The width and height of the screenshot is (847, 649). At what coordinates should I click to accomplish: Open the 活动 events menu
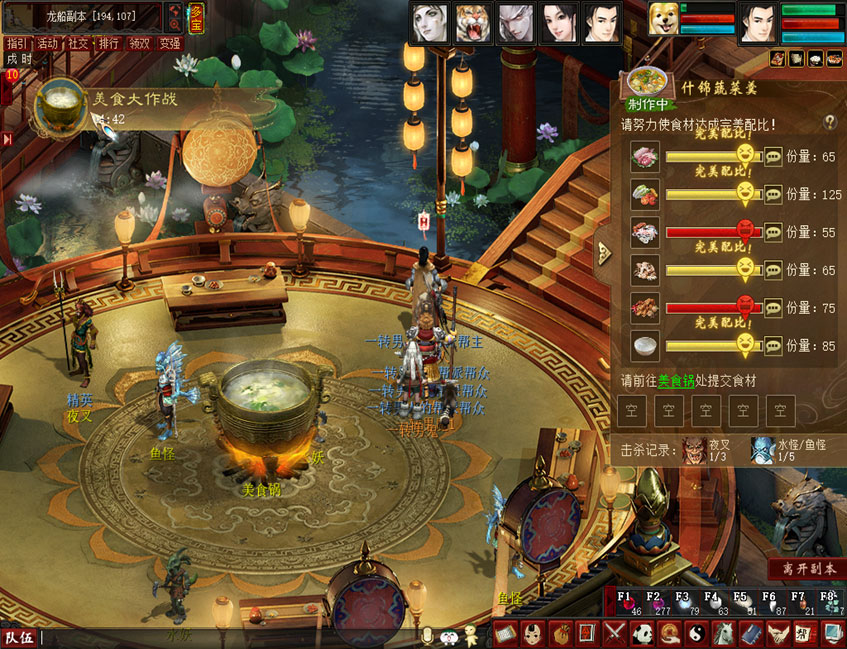[47, 43]
